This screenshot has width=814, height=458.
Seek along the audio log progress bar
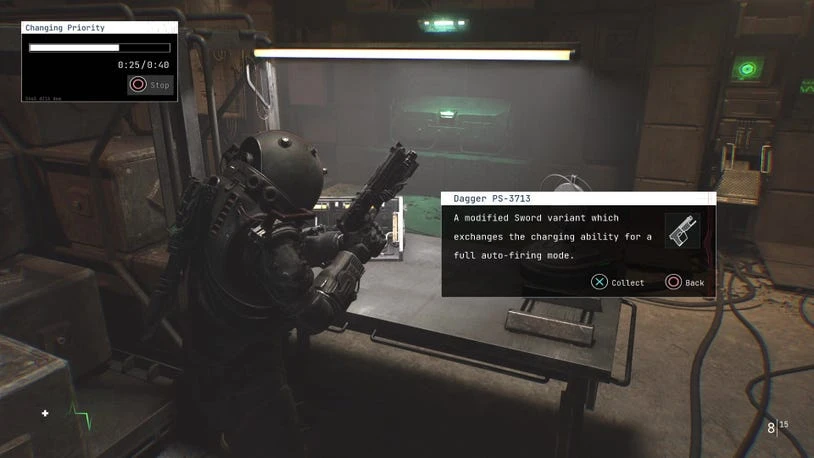(x=99, y=47)
